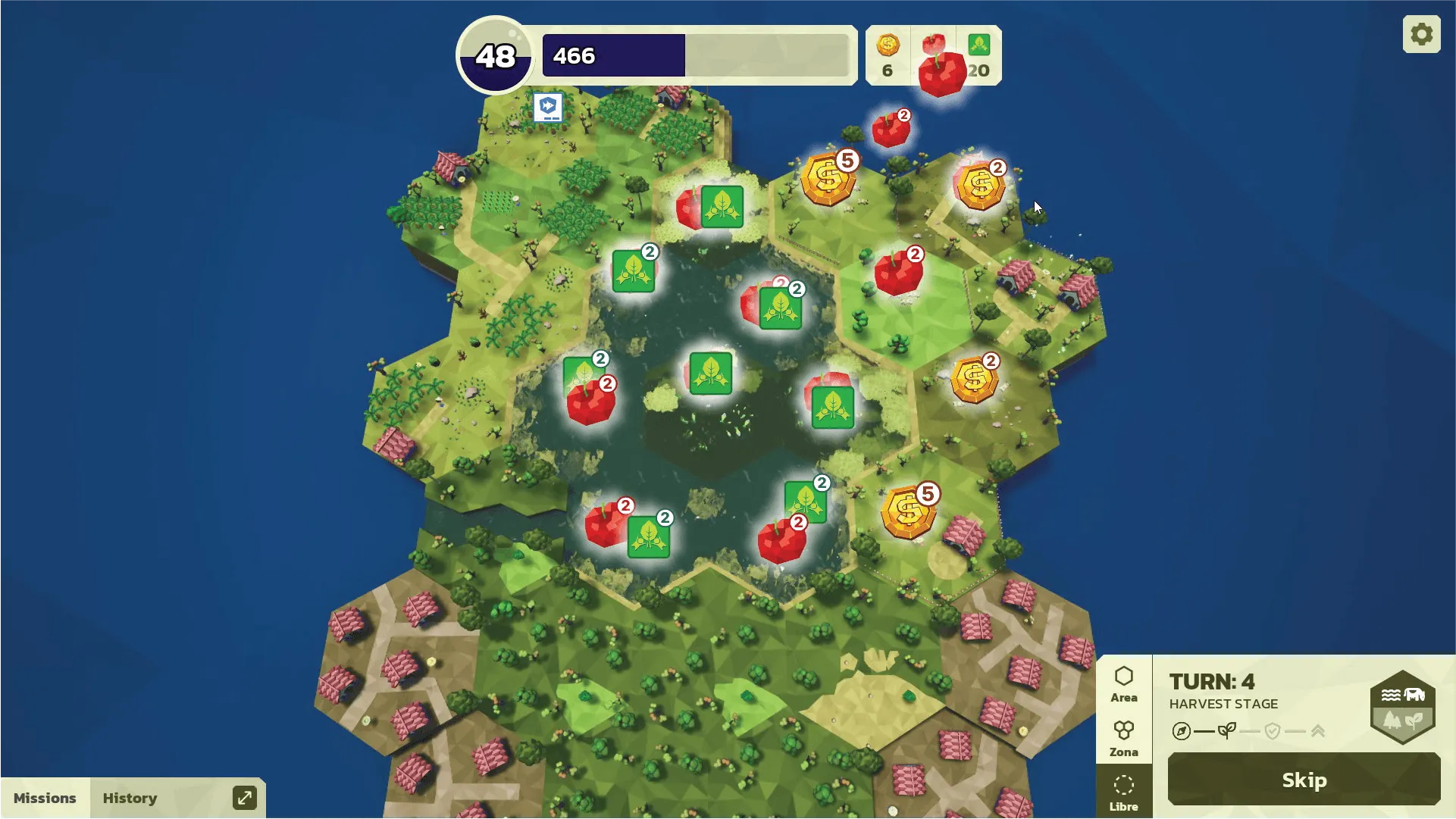This screenshot has height=819, width=1456.
Task: Skip the harvest stage
Action: [x=1304, y=780]
